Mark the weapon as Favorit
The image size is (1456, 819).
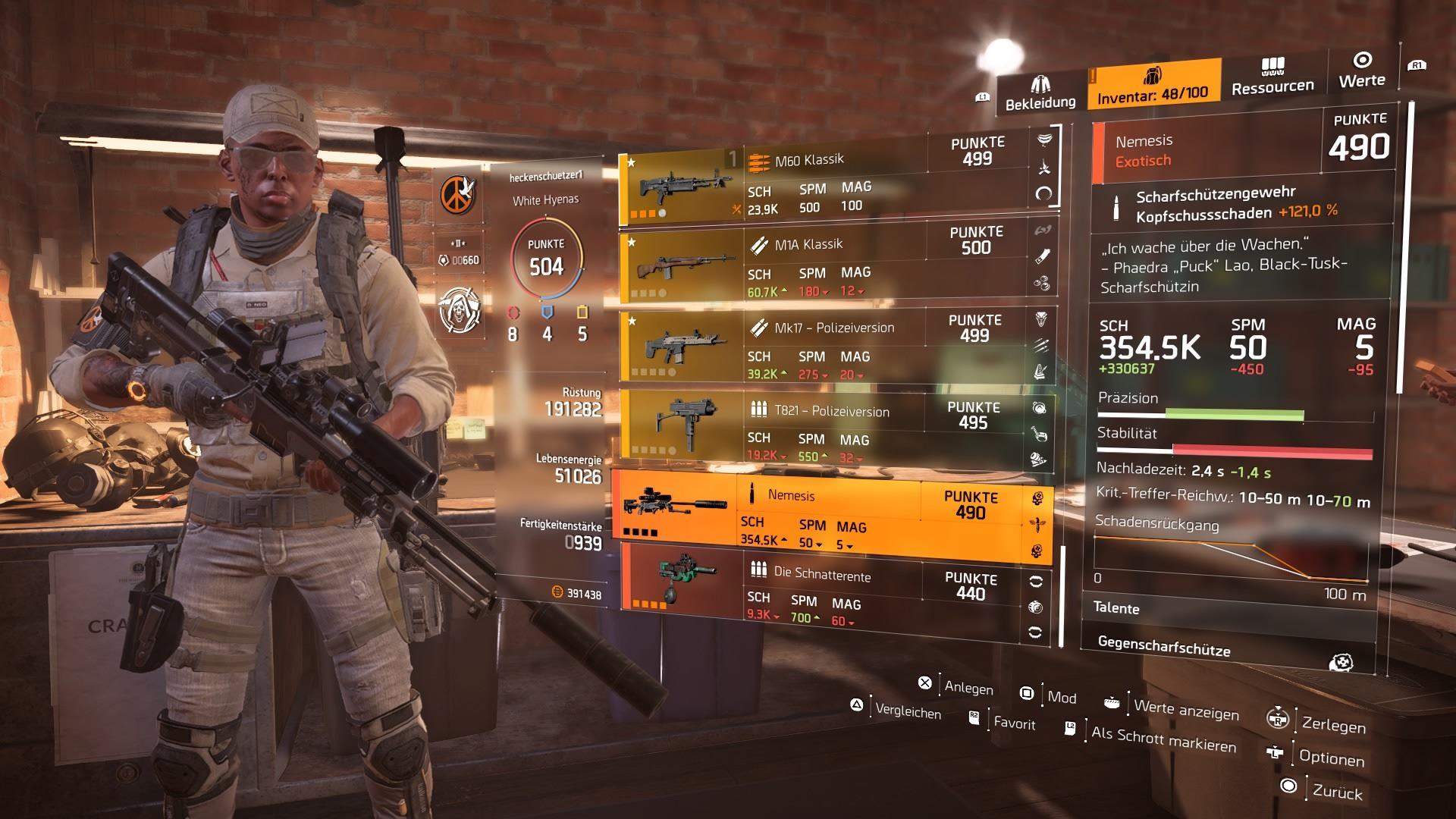[x=1014, y=723]
